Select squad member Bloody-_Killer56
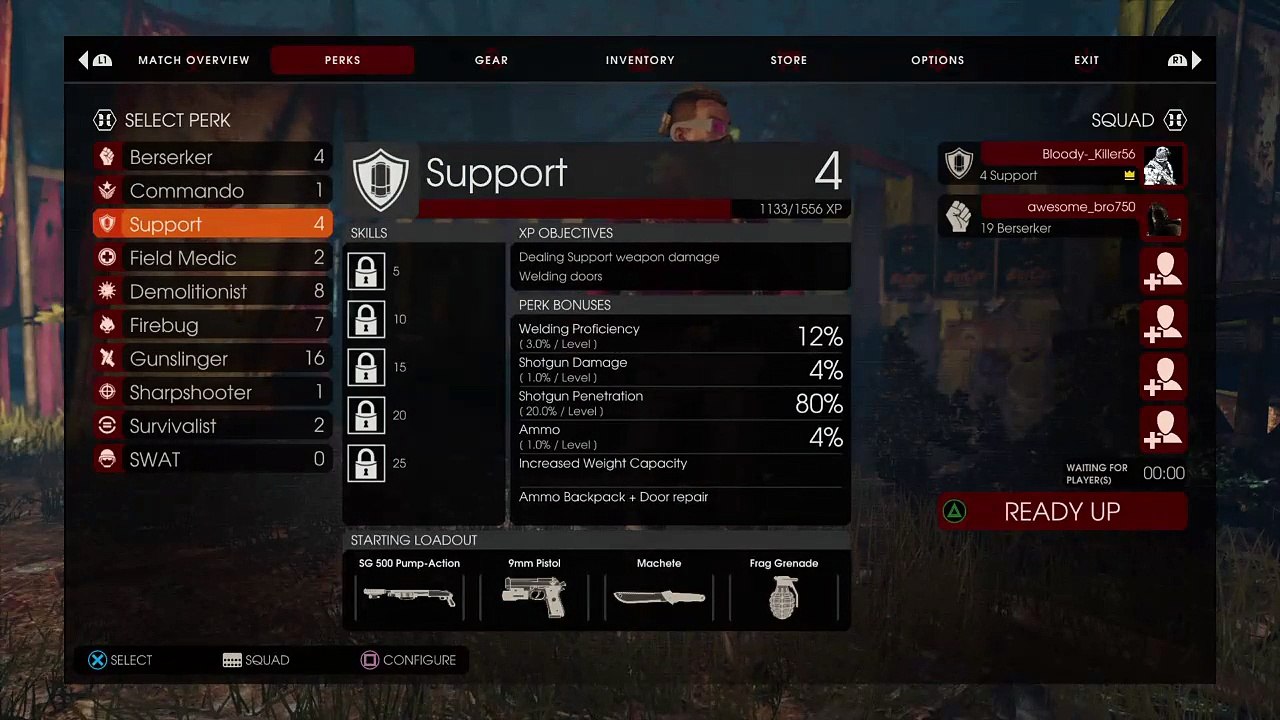This screenshot has width=1280, height=720. click(1062, 164)
